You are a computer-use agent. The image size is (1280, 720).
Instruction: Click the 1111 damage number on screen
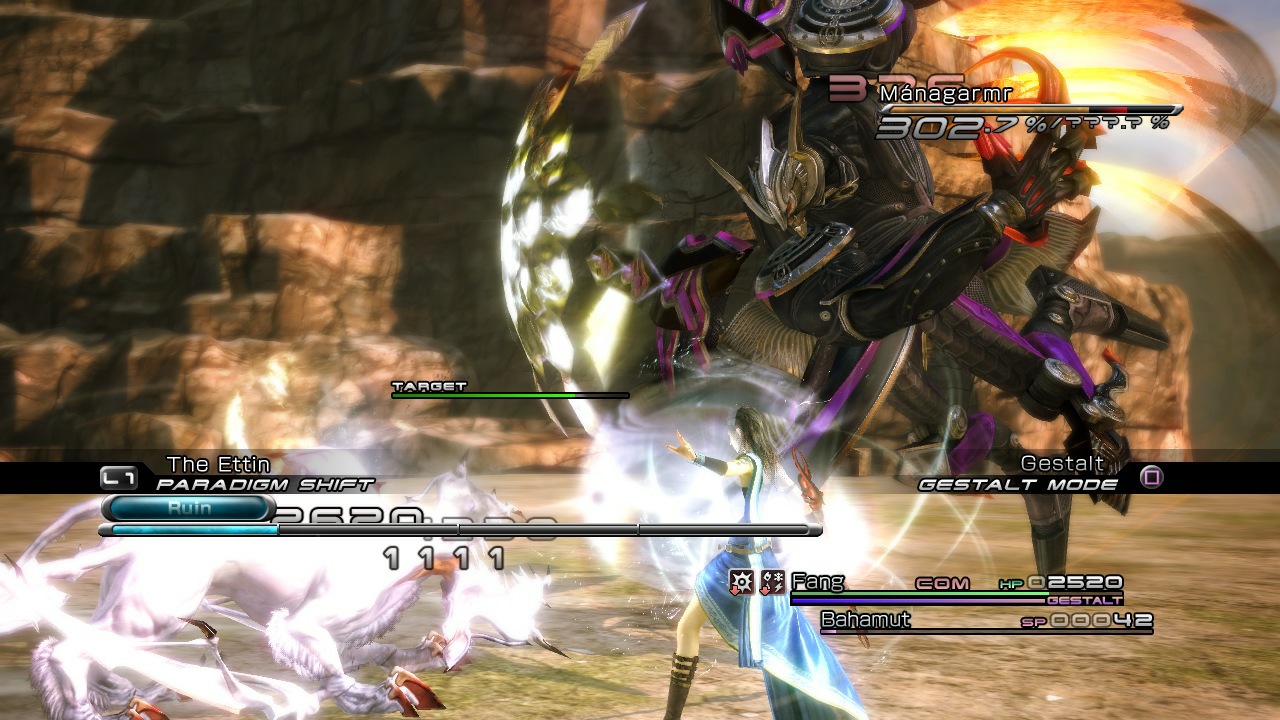[x=442, y=560]
